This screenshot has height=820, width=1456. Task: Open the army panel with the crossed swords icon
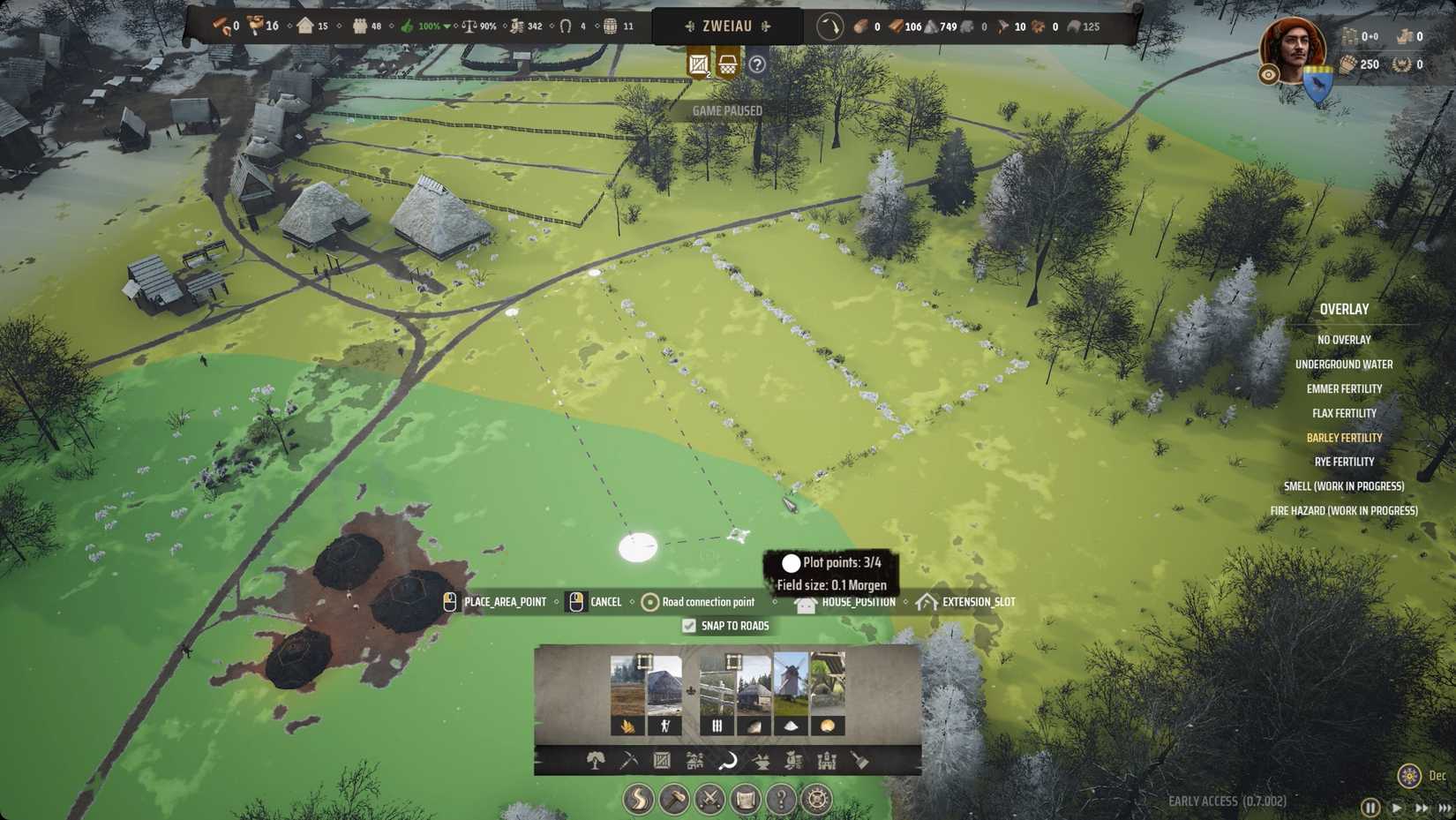pyautogui.click(x=709, y=798)
